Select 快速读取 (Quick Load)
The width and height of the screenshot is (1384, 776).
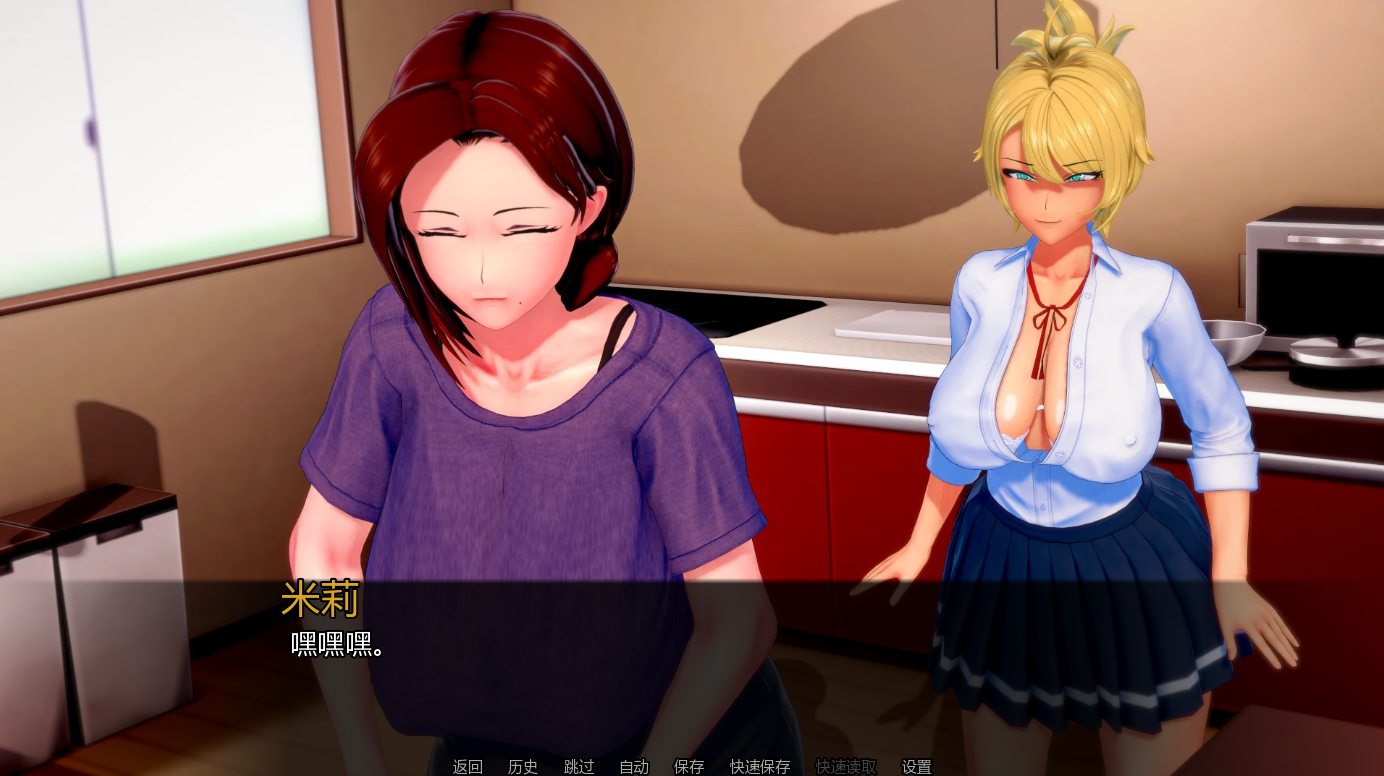pyautogui.click(x=846, y=767)
